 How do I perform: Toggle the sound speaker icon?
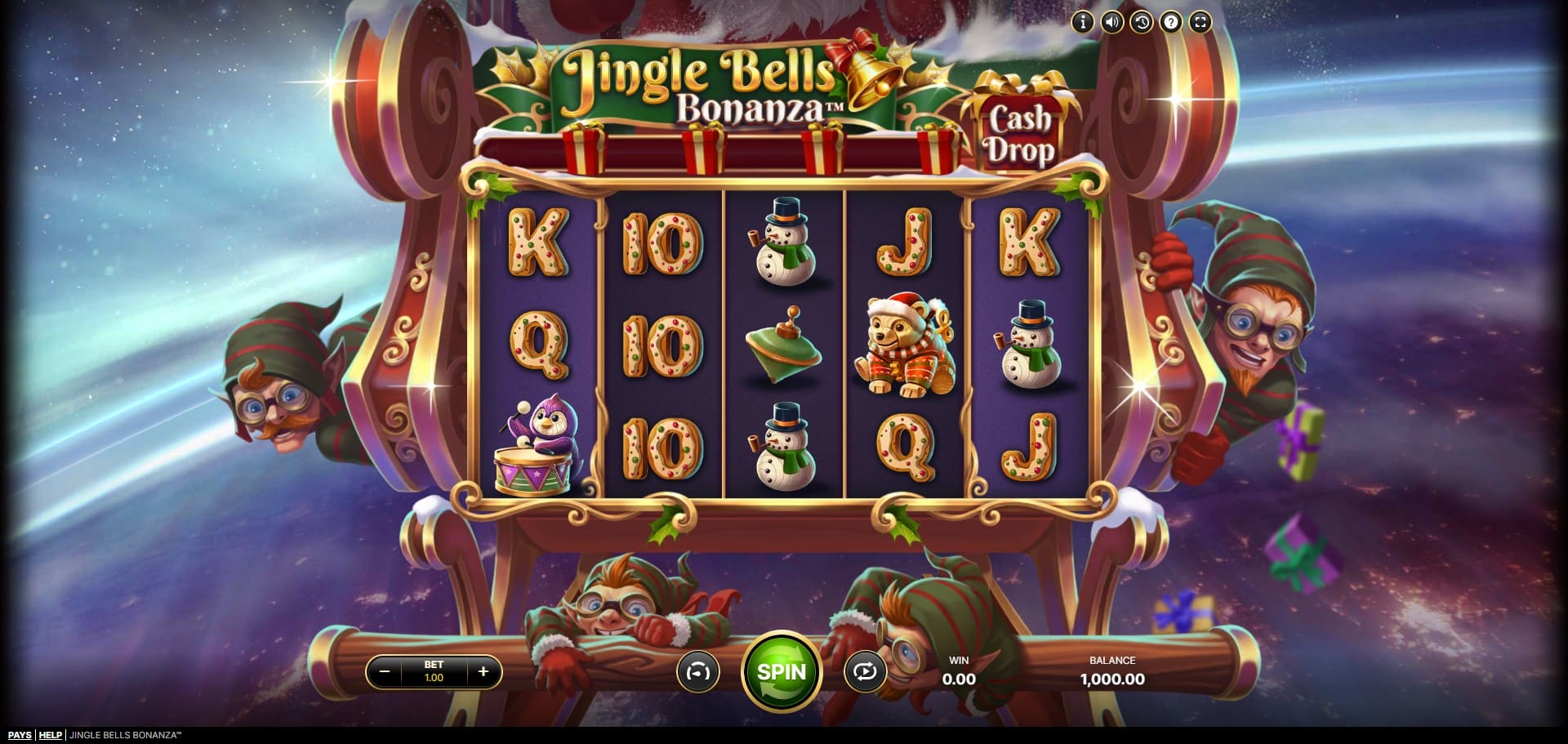(x=1112, y=22)
